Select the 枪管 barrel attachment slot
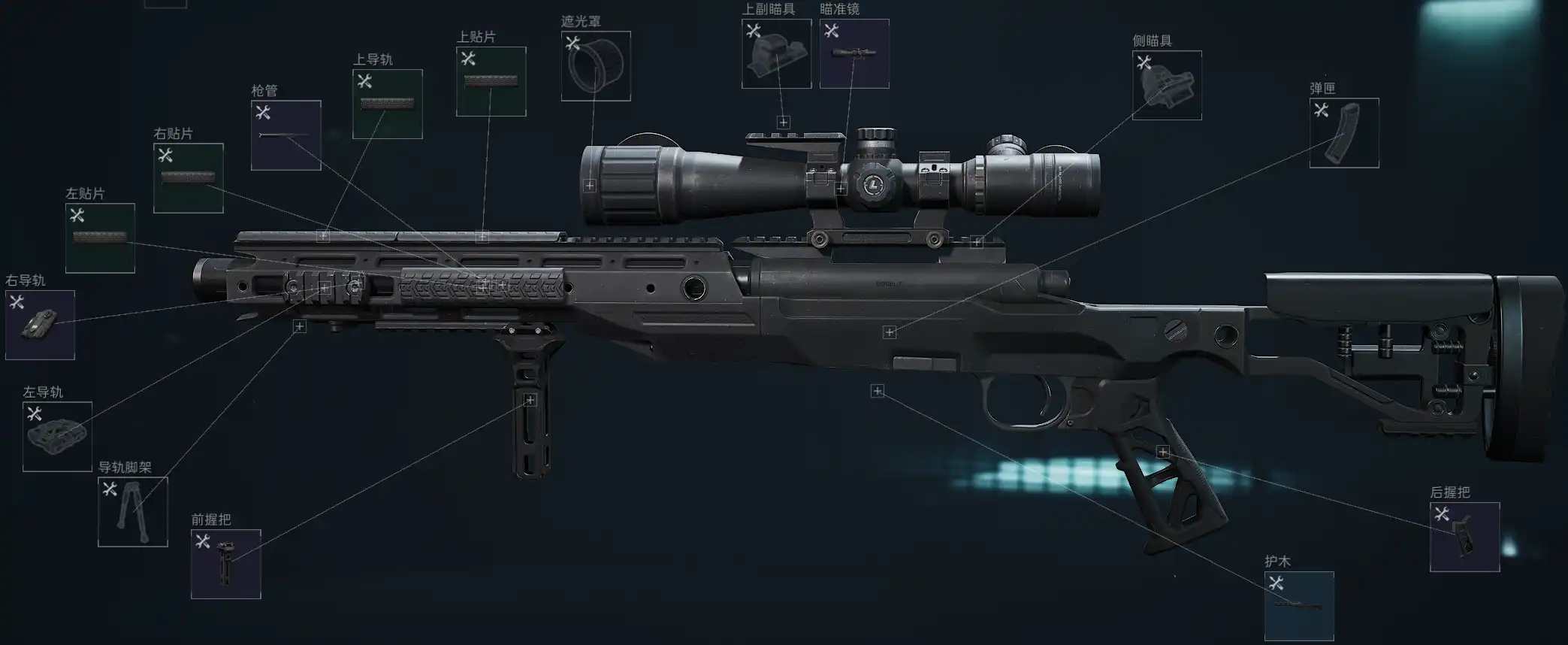 [x=286, y=135]
